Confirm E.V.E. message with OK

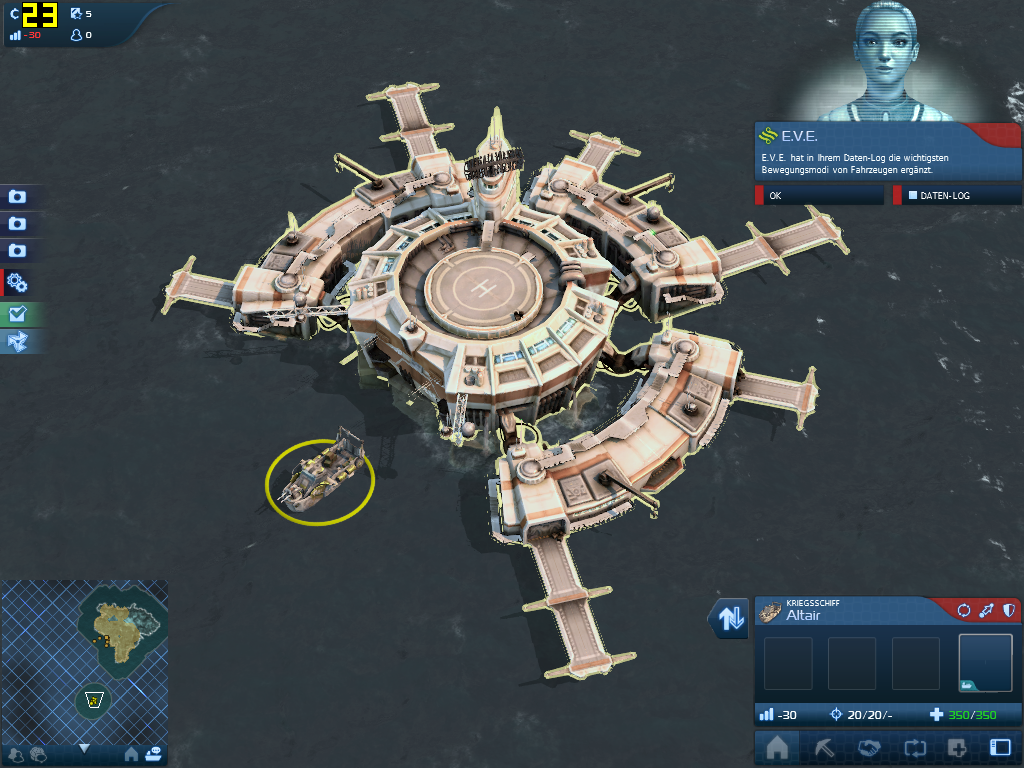coord(818,196)
